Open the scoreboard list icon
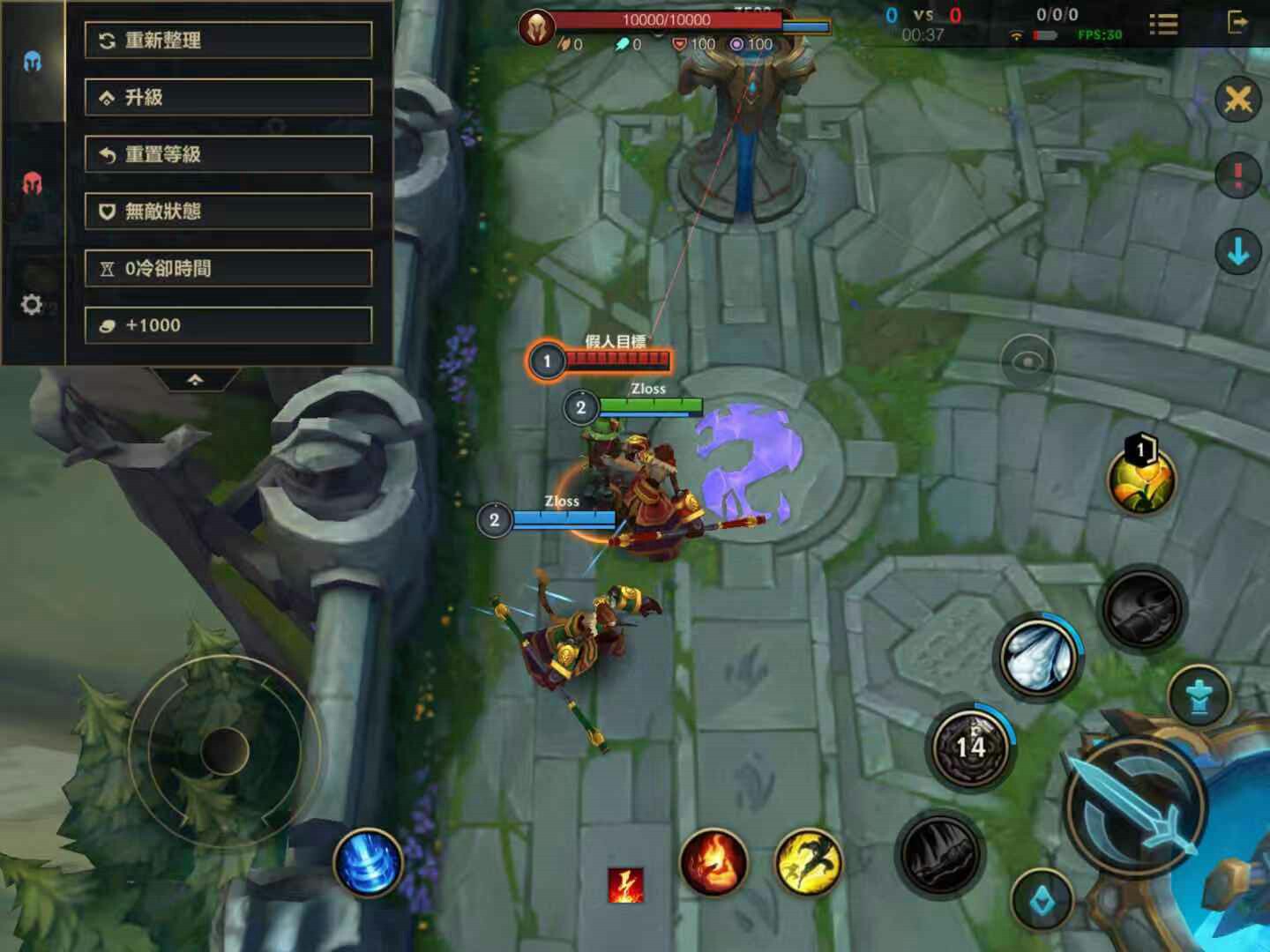Viewport: 1270px width, 952px height. (1163, 24)
